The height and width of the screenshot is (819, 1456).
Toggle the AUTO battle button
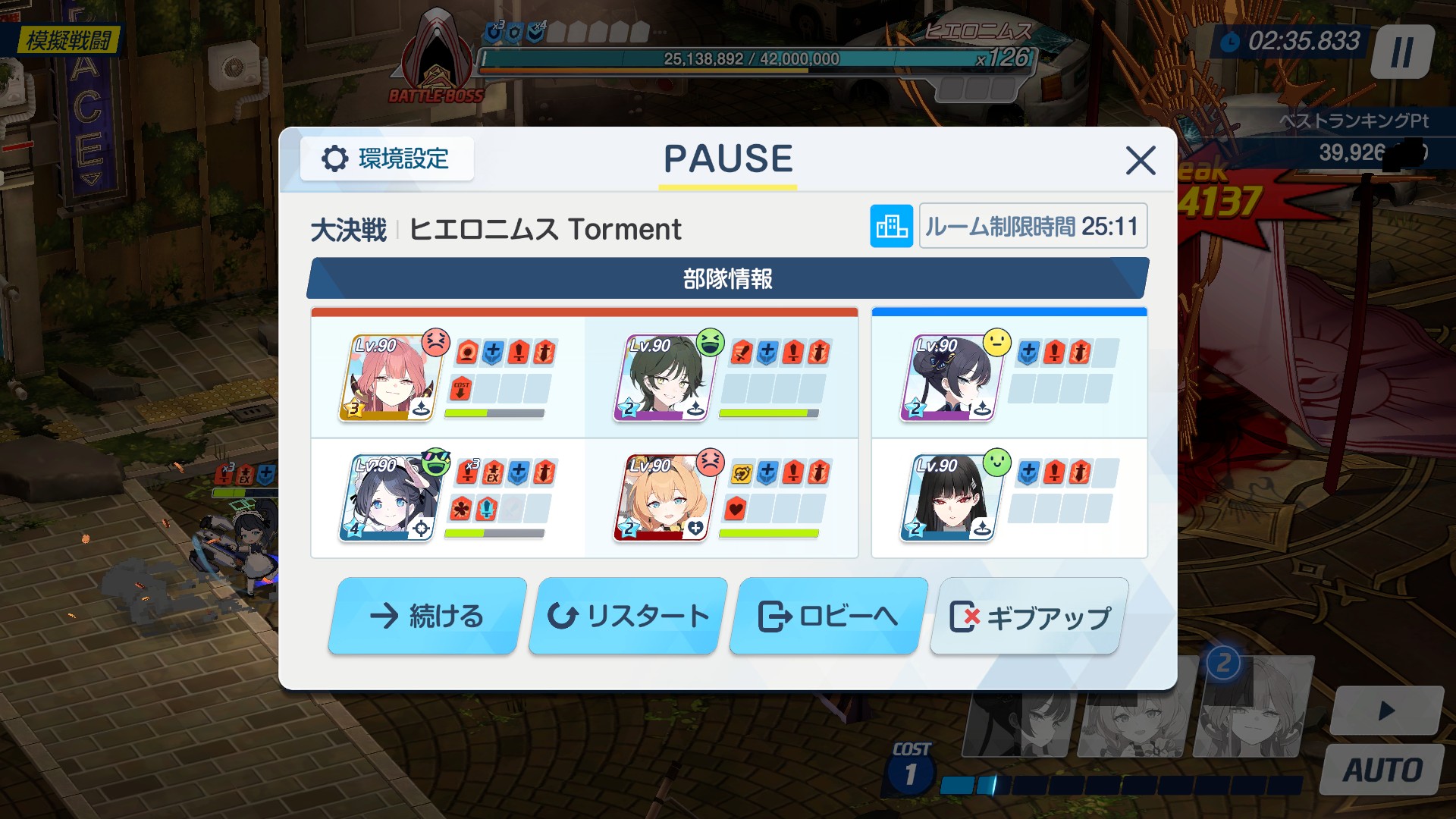[x=1382, y=770]
